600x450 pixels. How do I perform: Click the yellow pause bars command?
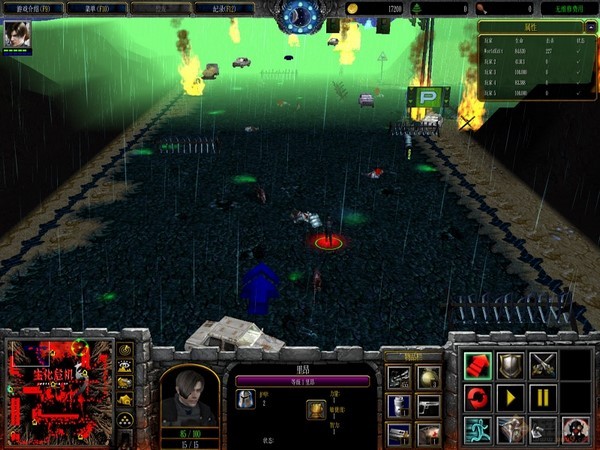tap(543, 398)
